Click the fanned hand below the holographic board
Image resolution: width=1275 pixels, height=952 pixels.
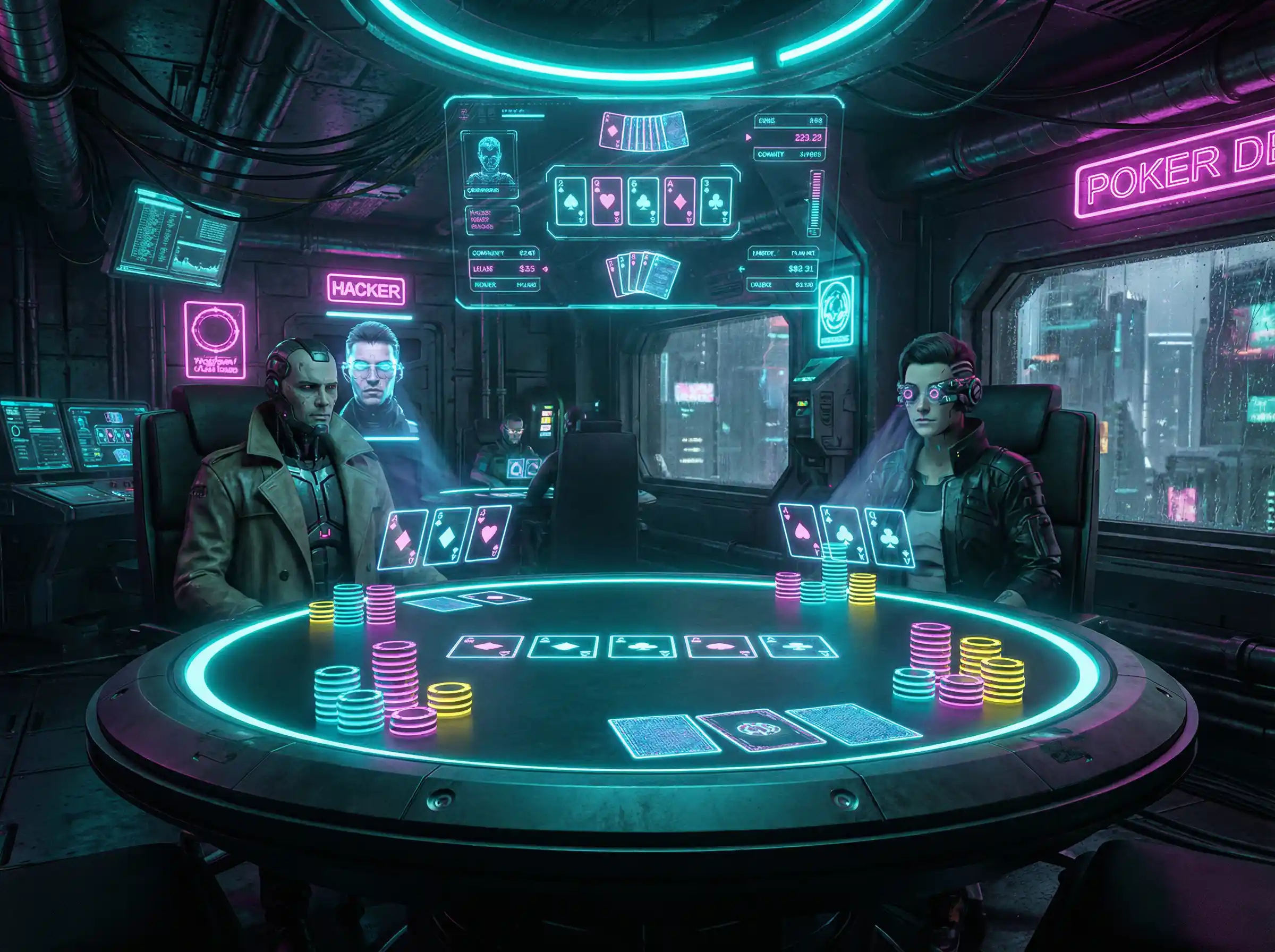tap(643, 276)
